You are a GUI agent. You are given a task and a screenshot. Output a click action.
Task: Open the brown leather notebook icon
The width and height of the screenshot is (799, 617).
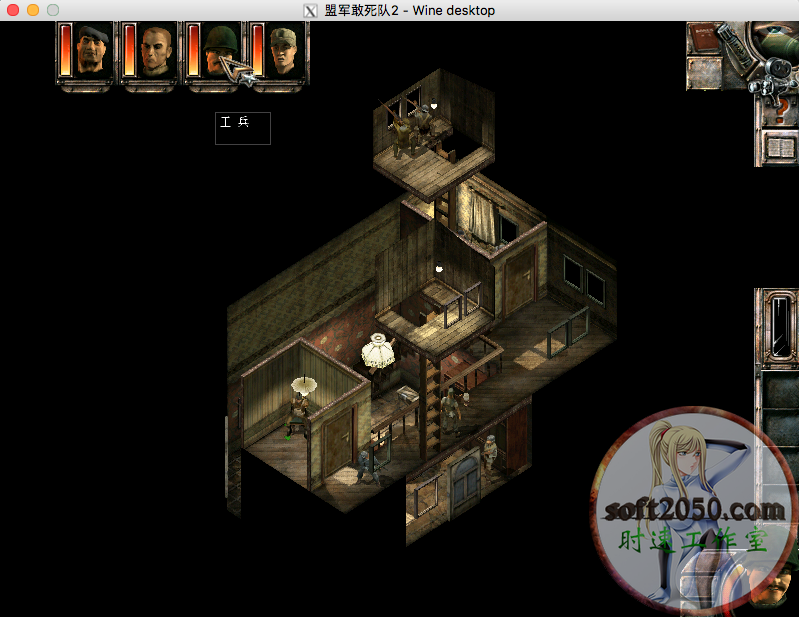(704, 40)
